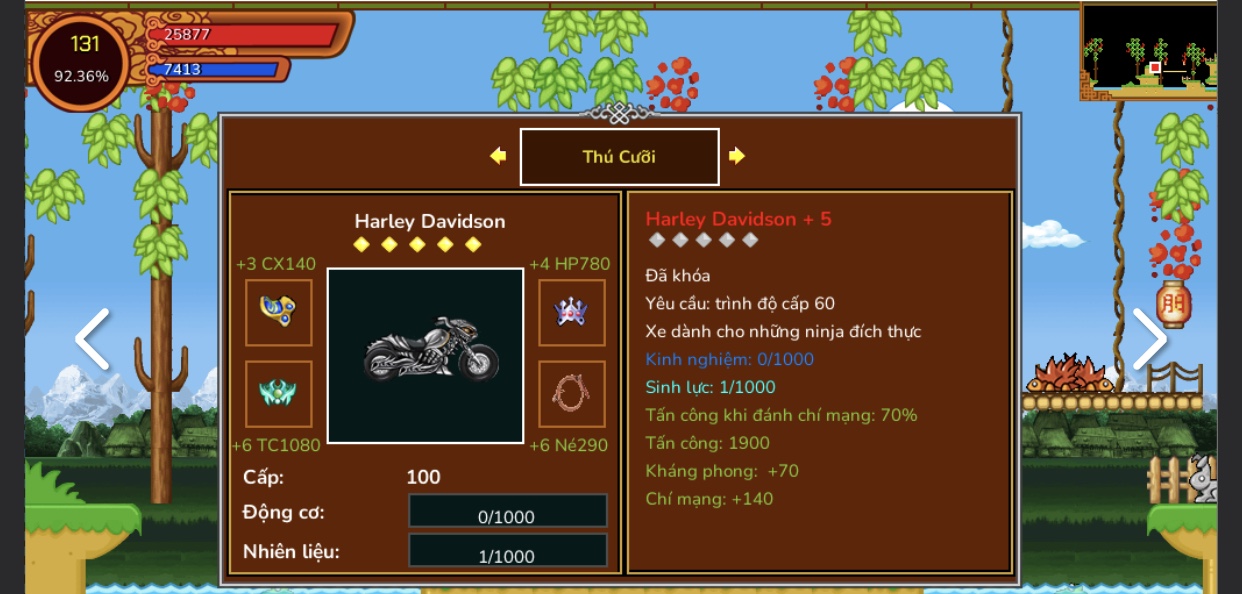The width and height of the screenshot is (1242, 594).
Task: Go to the previous tab with yellow left arrow
Action: 498,156
